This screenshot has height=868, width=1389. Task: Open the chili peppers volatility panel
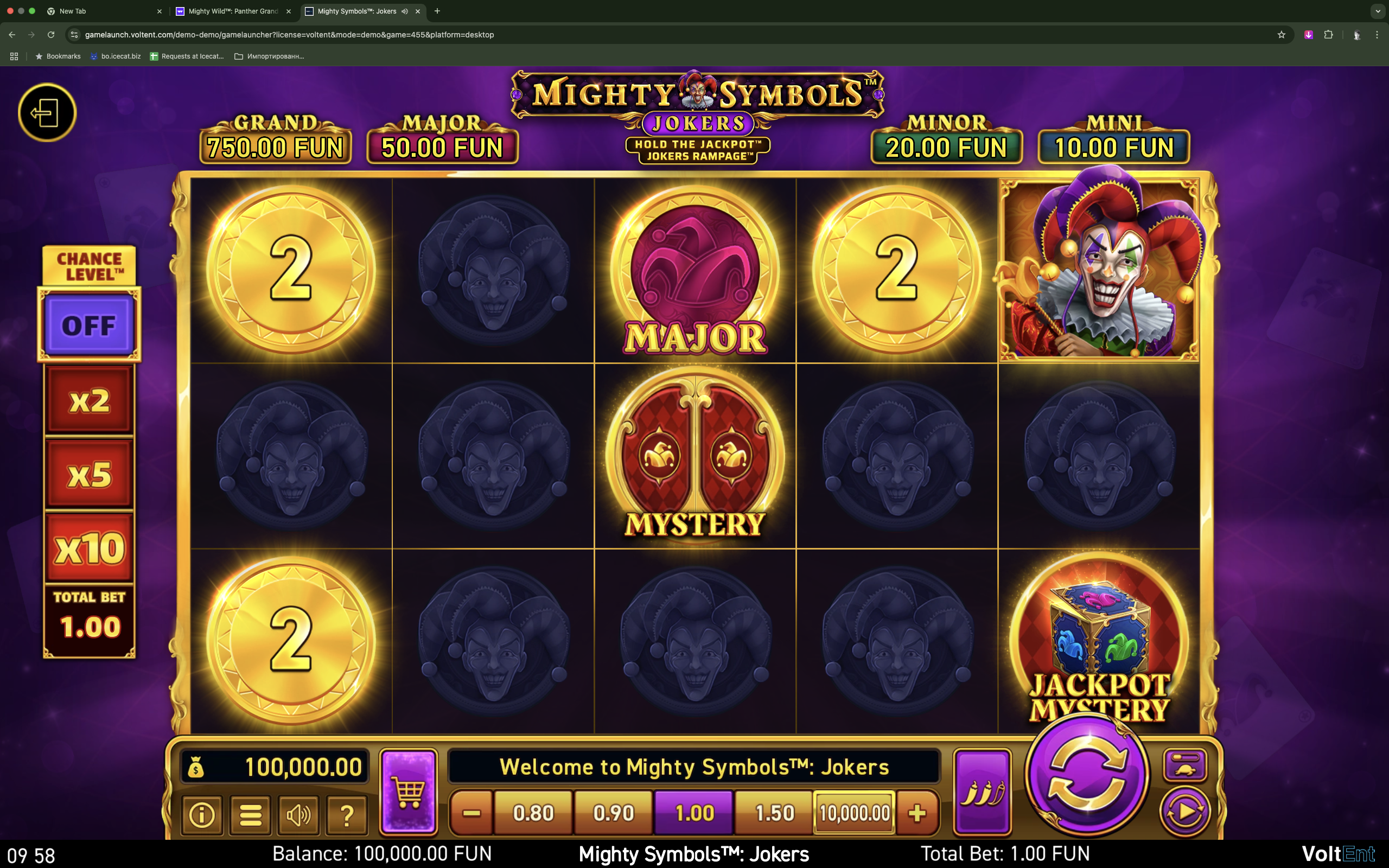click(x=982, y=790)
